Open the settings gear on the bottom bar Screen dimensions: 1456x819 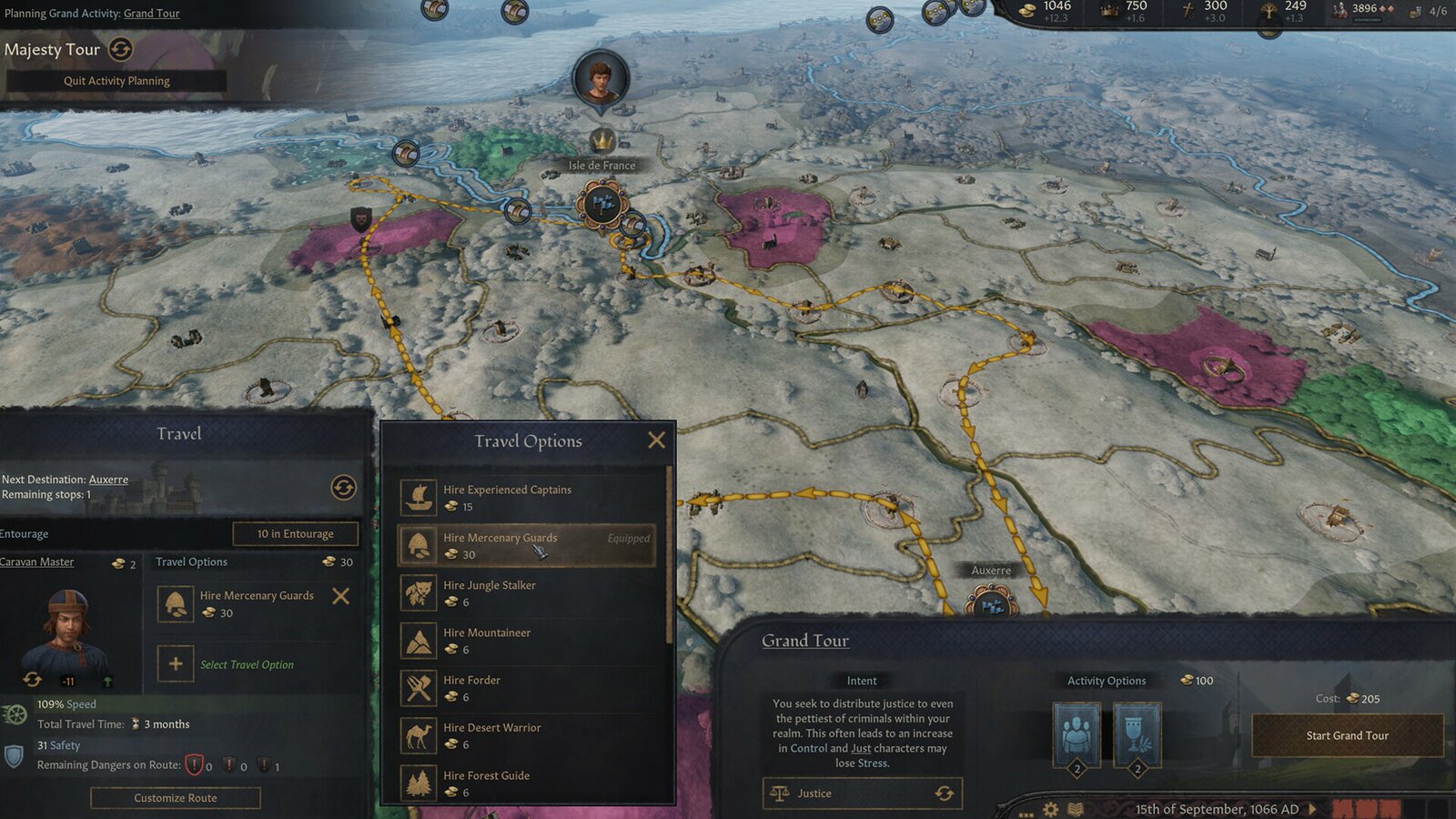1051,807
